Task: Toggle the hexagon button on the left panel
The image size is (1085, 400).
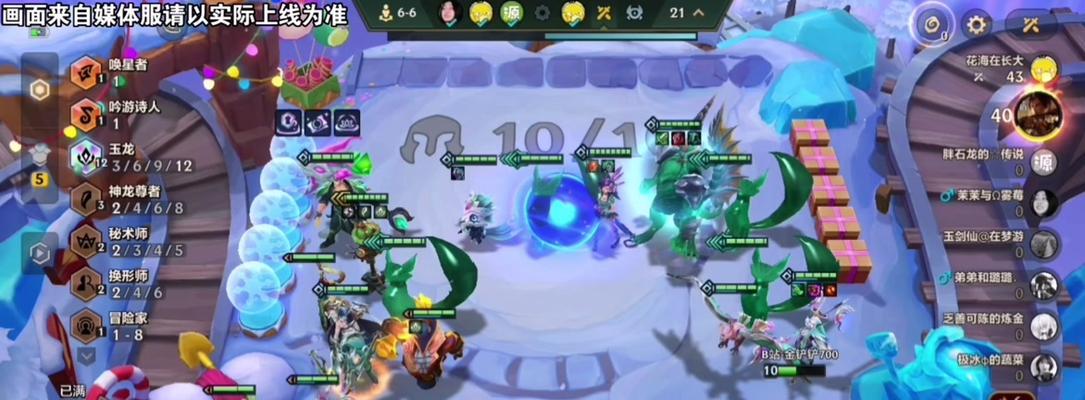Action: pos(39,90)
